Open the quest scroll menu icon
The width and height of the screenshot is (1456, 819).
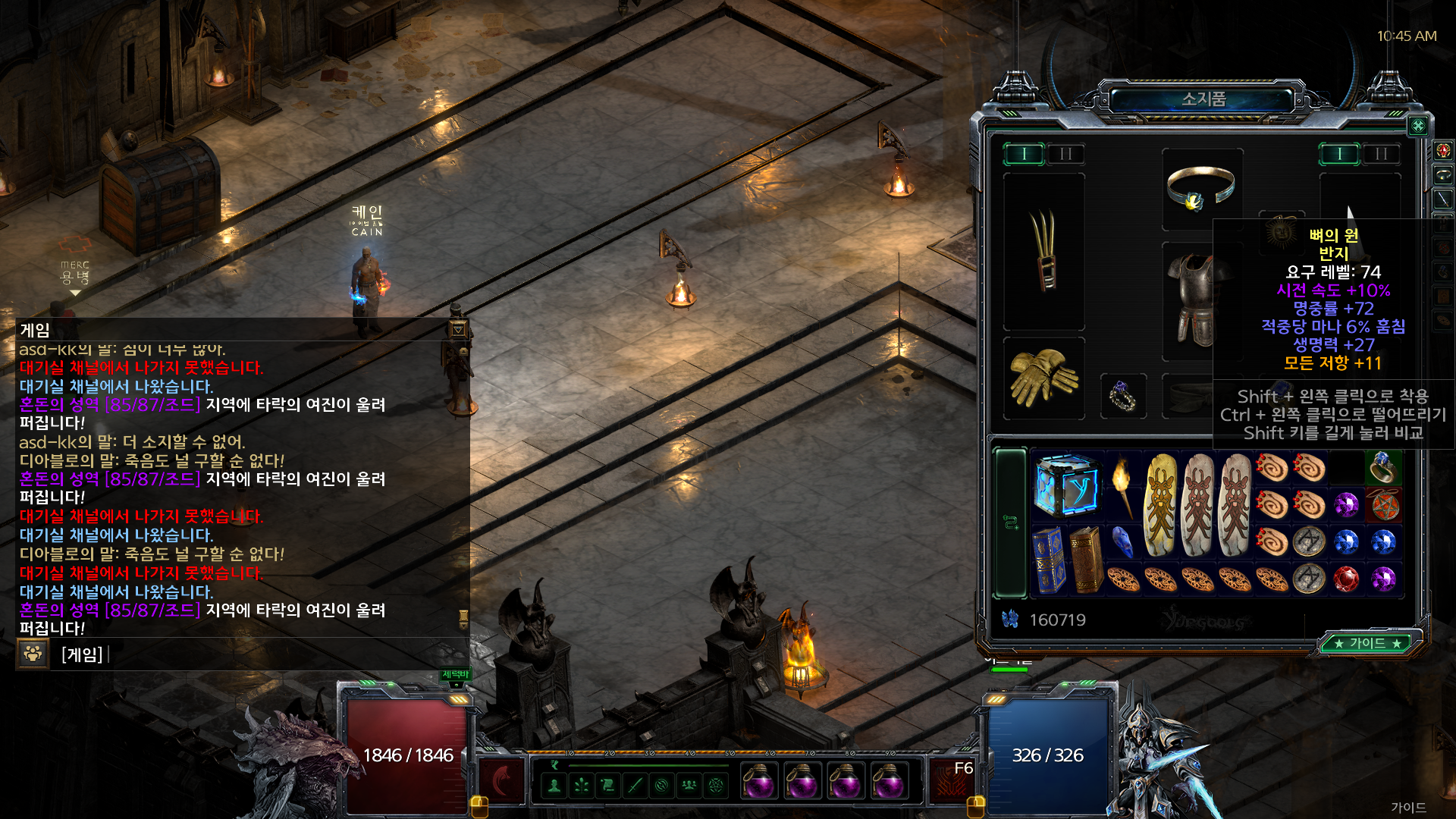pyautogui.click(x=608, y=786)
